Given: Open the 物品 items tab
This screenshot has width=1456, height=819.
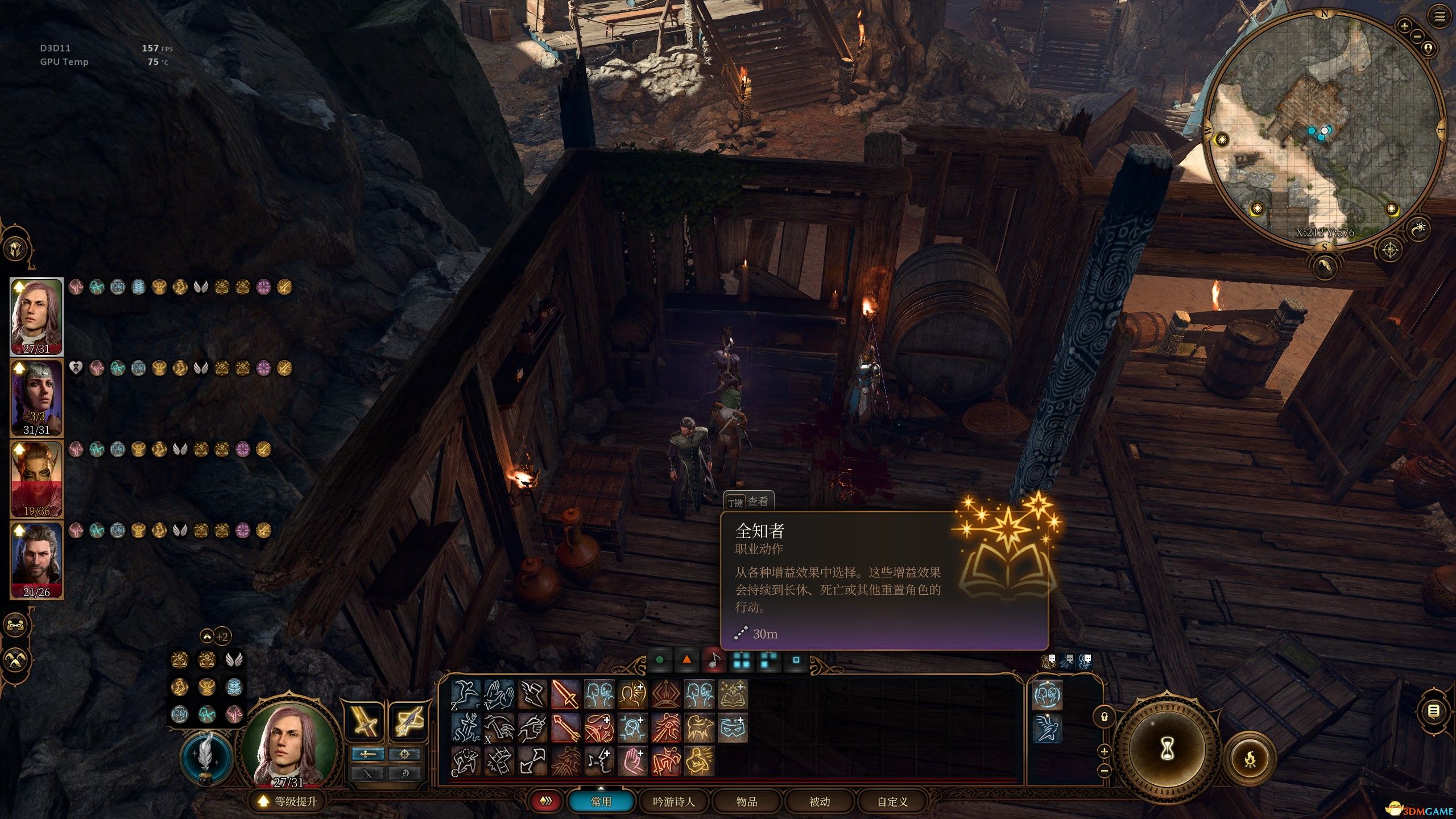Looking at the screenshot, I should [x=746, y=801].
